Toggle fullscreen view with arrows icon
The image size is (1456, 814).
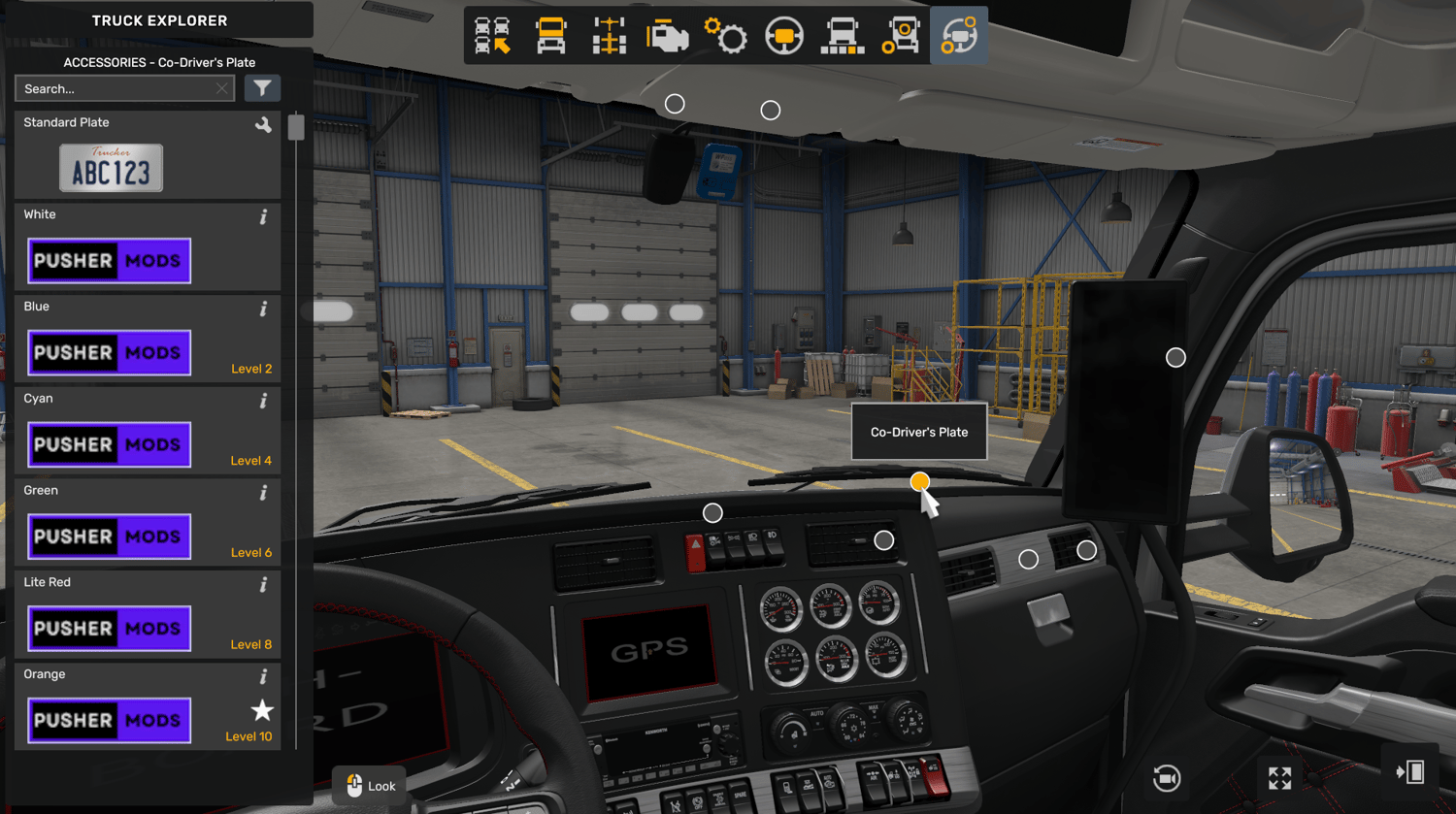(x=1279, y=777)
